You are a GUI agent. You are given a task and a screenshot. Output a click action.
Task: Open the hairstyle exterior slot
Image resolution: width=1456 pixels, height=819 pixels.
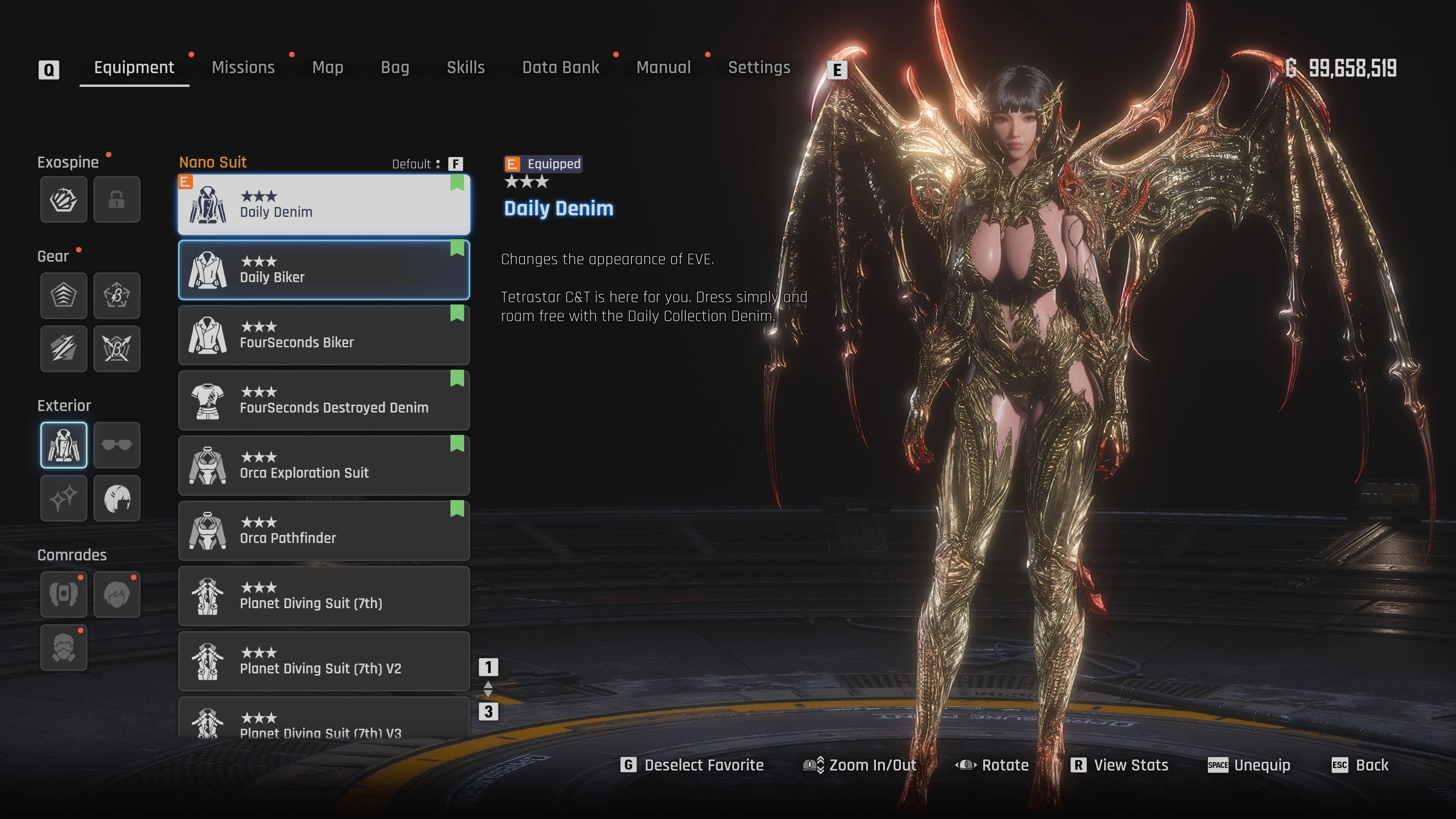point(116,498)
